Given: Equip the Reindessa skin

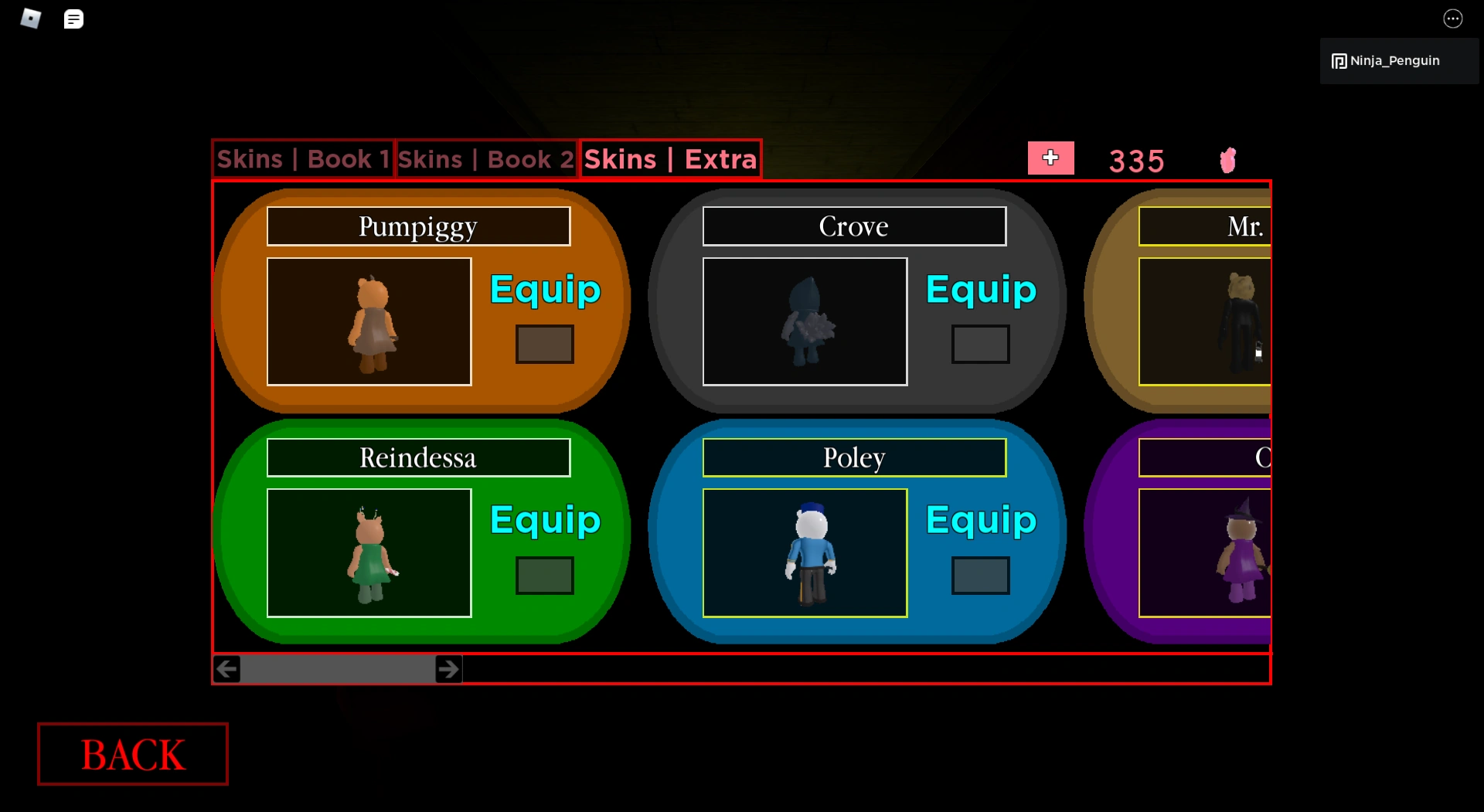Looking at the screenshot, I should pyautogui.click(x=544, y=521).
